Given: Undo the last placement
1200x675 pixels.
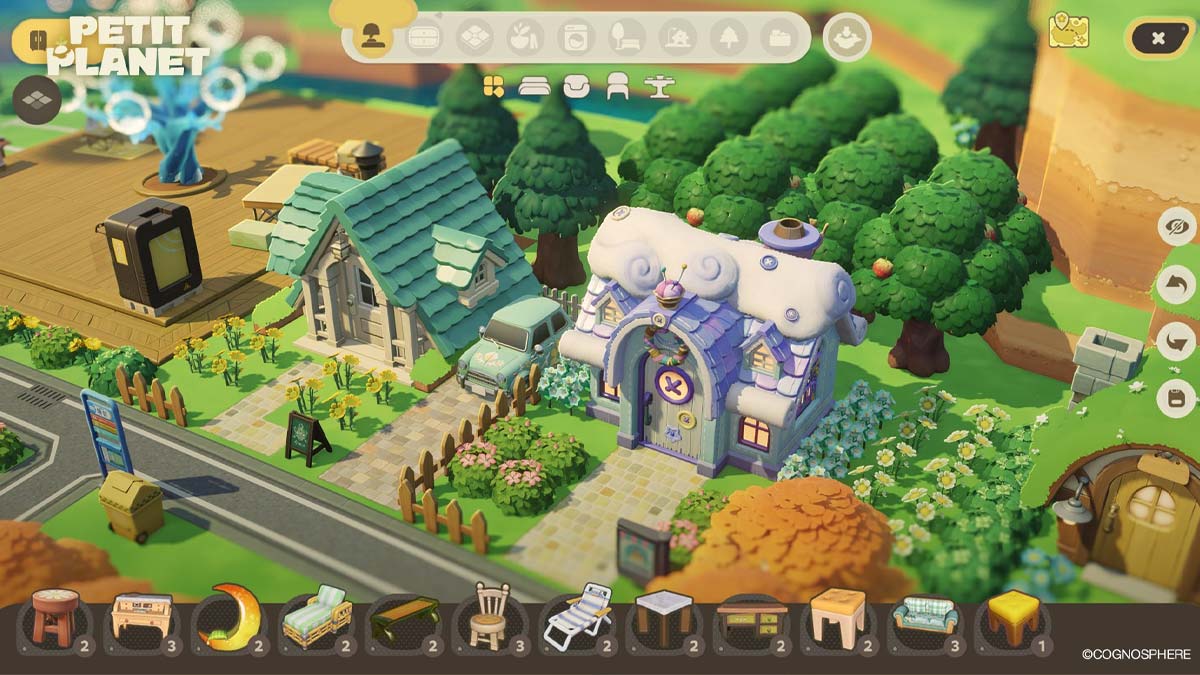Looking at the screenshot, I should 1176,285.
